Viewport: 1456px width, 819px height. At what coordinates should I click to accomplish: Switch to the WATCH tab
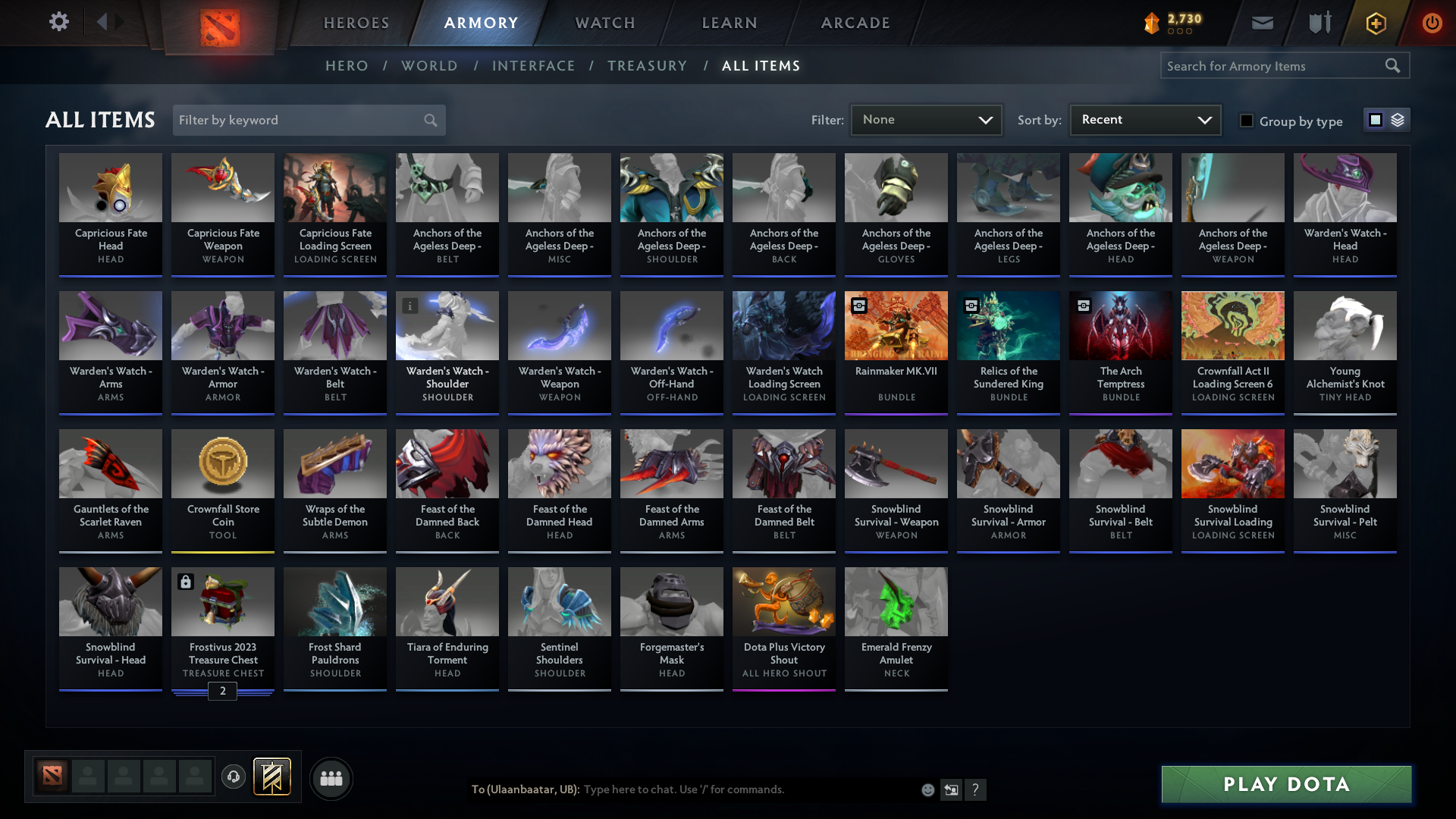click(x=604, y=23)
